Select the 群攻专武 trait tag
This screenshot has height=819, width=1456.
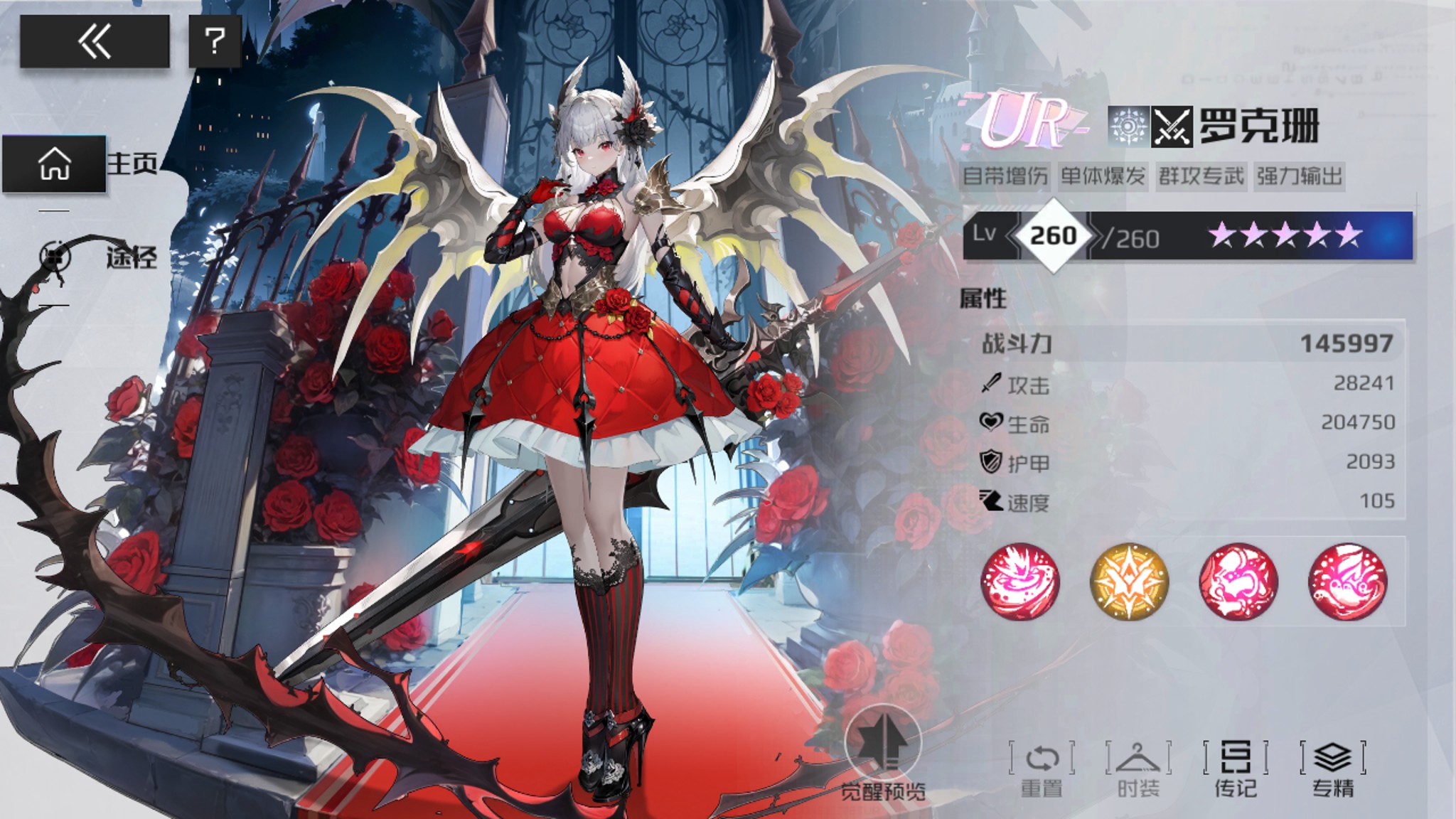tap(1201, 176)
